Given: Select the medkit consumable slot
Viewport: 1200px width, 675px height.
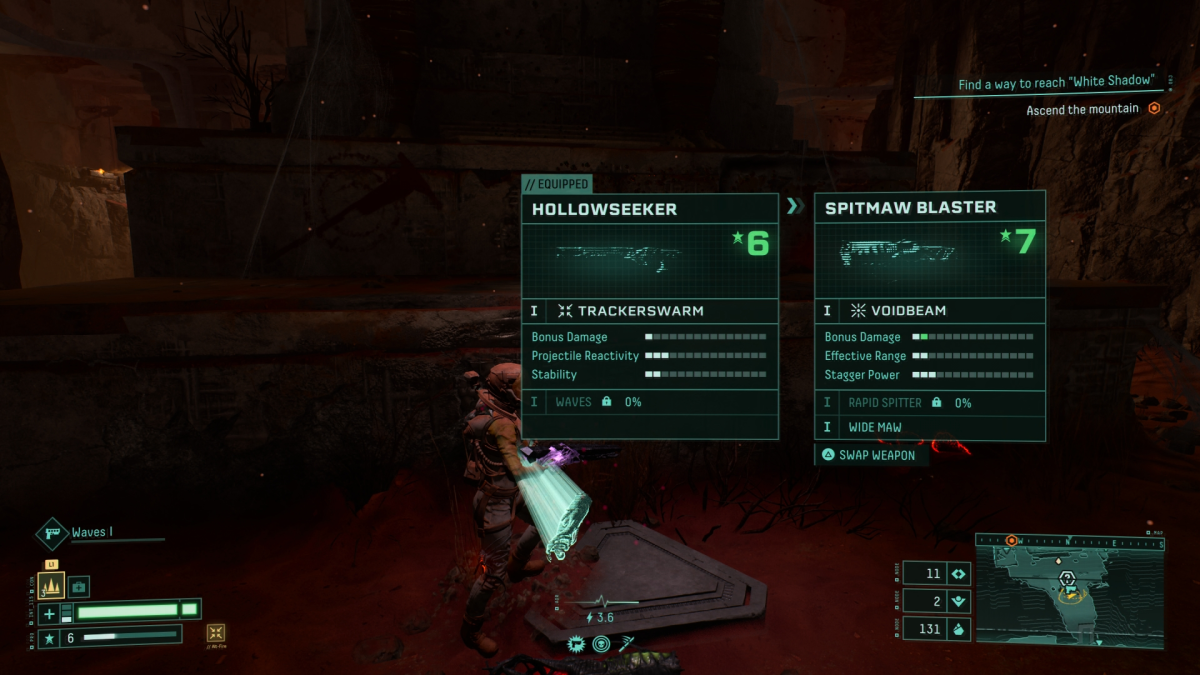Looking at the screenshot, I should click(x=78, y=585).
